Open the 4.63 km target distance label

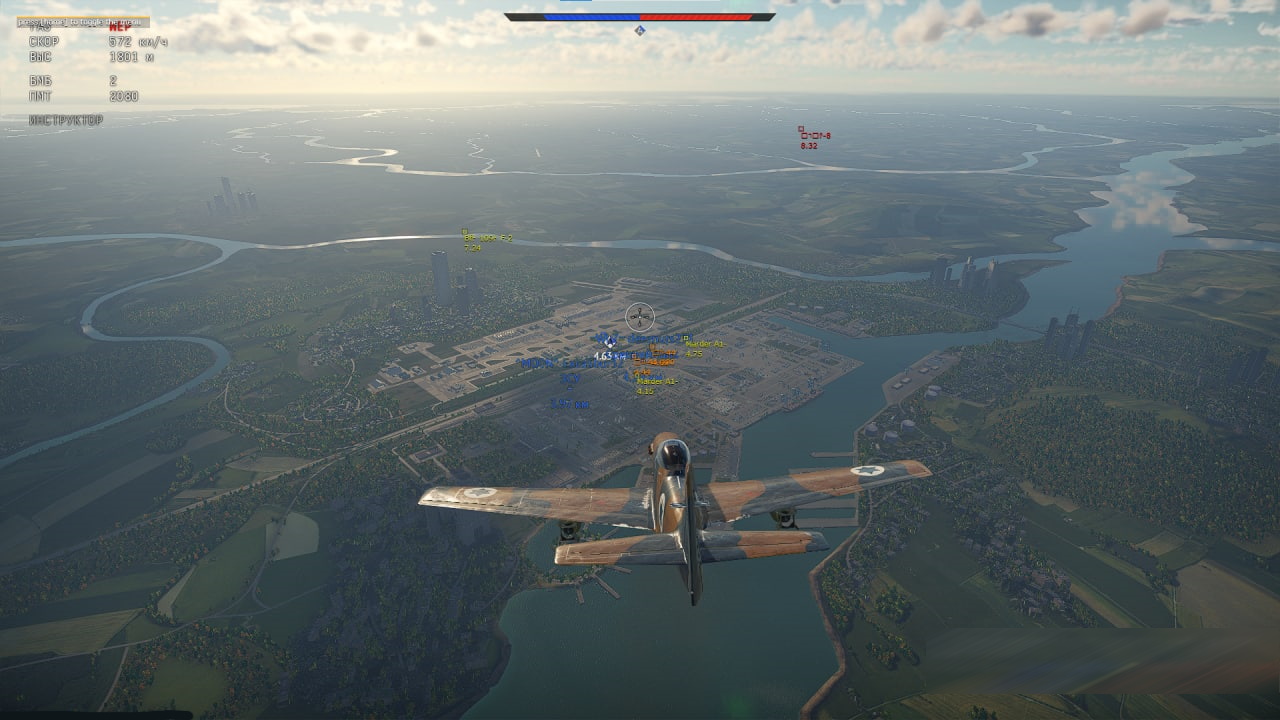pyautogui.click(x=607, y=357)
